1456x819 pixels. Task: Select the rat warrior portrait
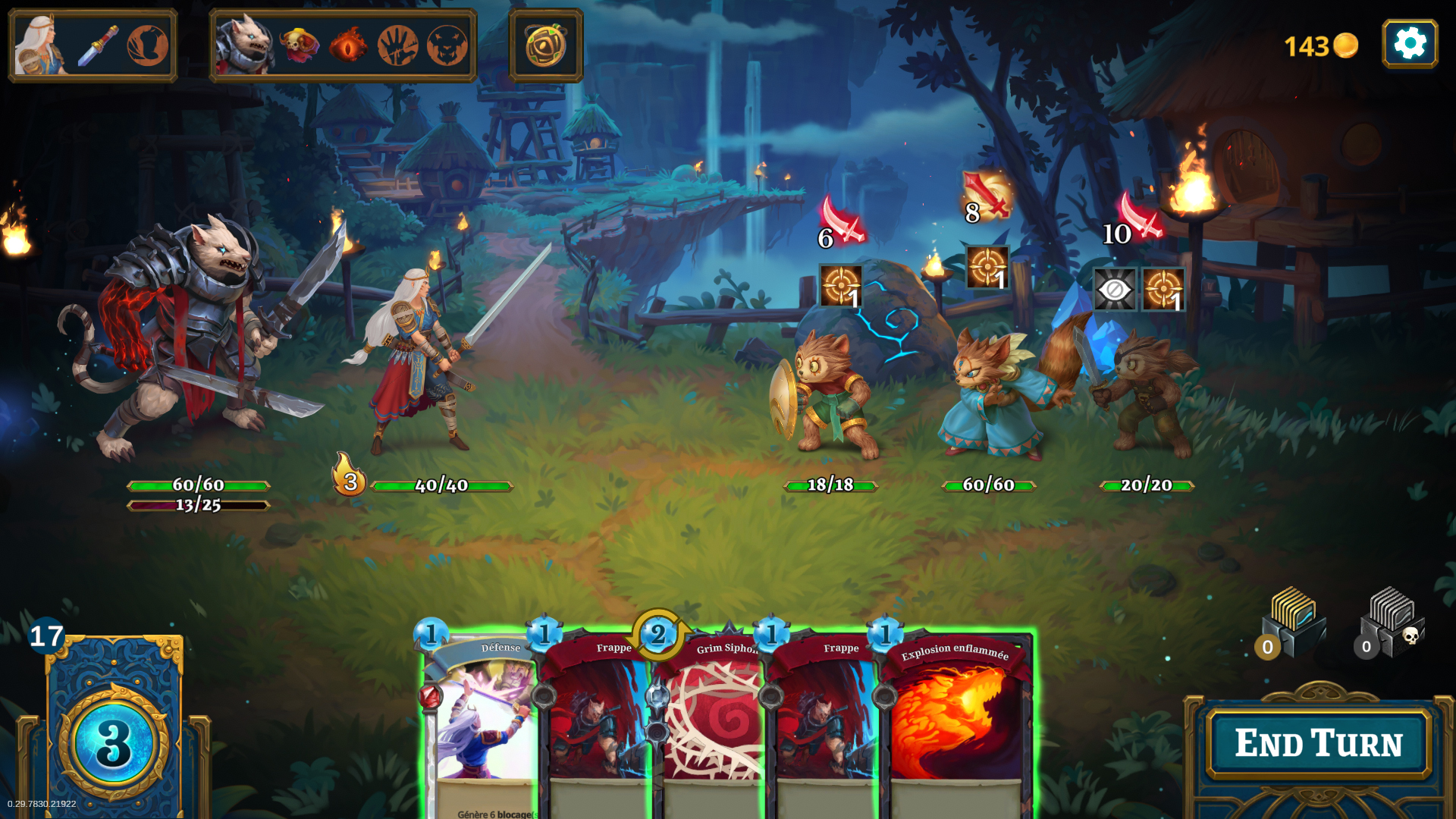point(243,45)
